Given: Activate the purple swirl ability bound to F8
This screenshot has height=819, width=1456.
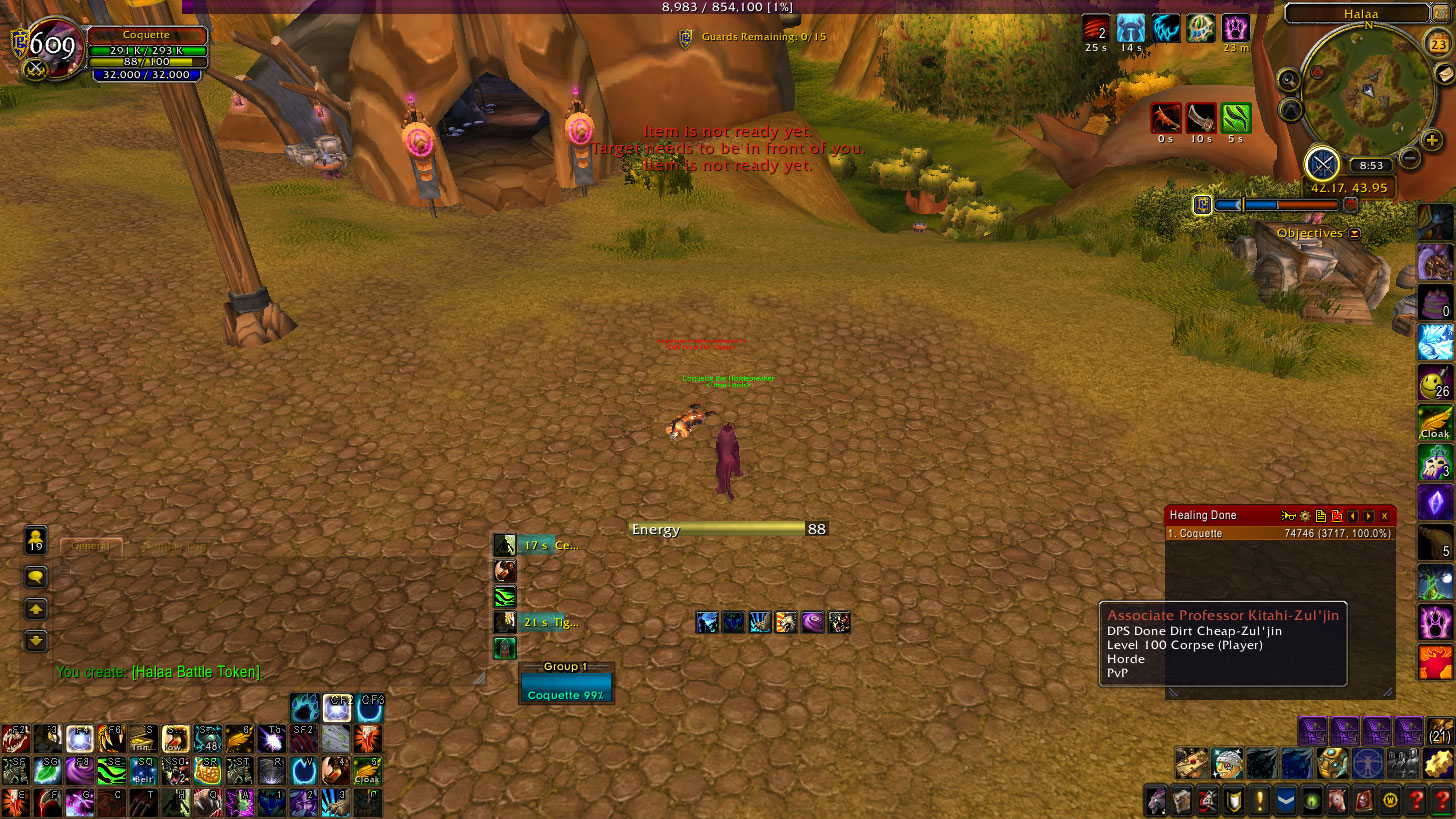Looking at the screenshot, I should (x=79, y=771).
